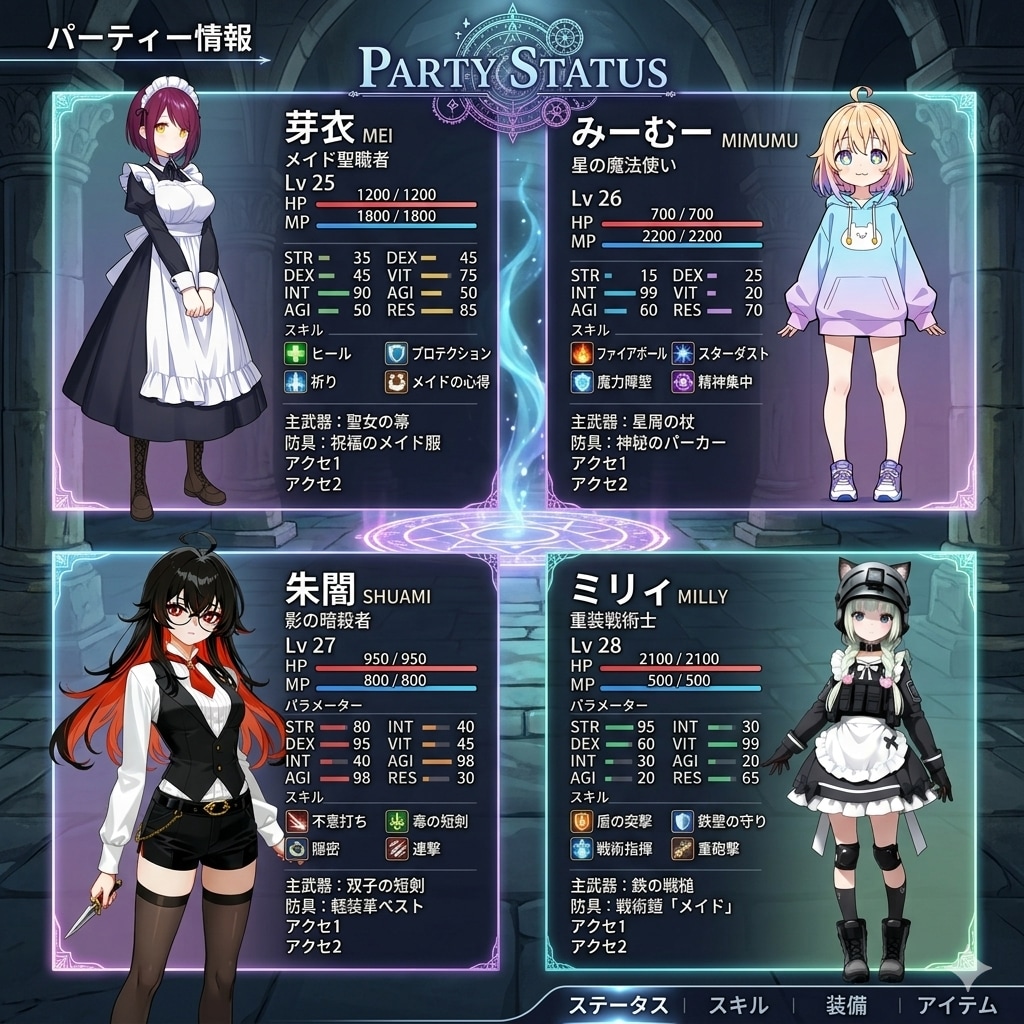Screen dimensions: 1024x1024
Task: Show the アイテム tab
Action: click(x=957, y=1004)
